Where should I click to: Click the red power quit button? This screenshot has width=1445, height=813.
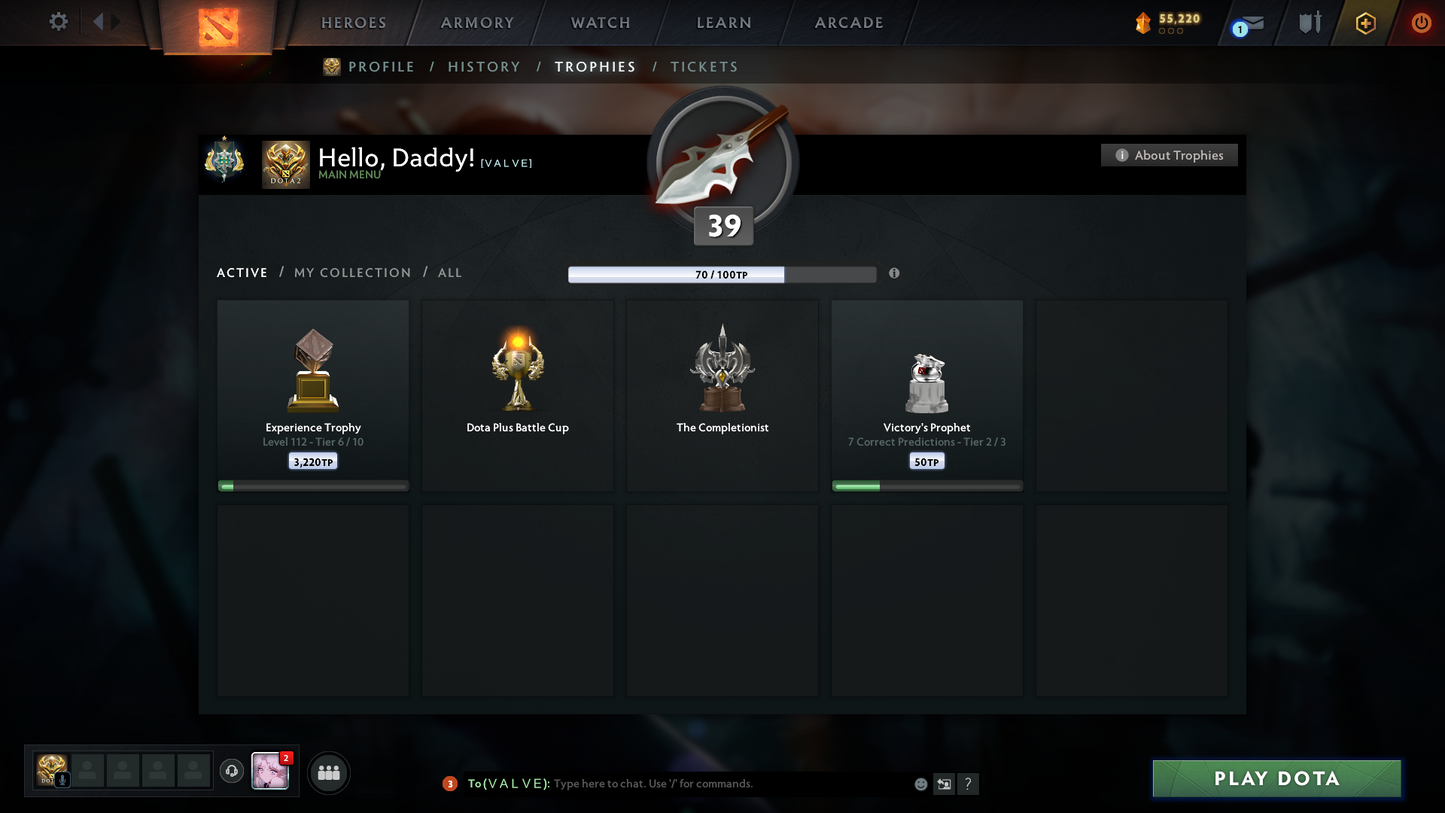click(1421, 23)
